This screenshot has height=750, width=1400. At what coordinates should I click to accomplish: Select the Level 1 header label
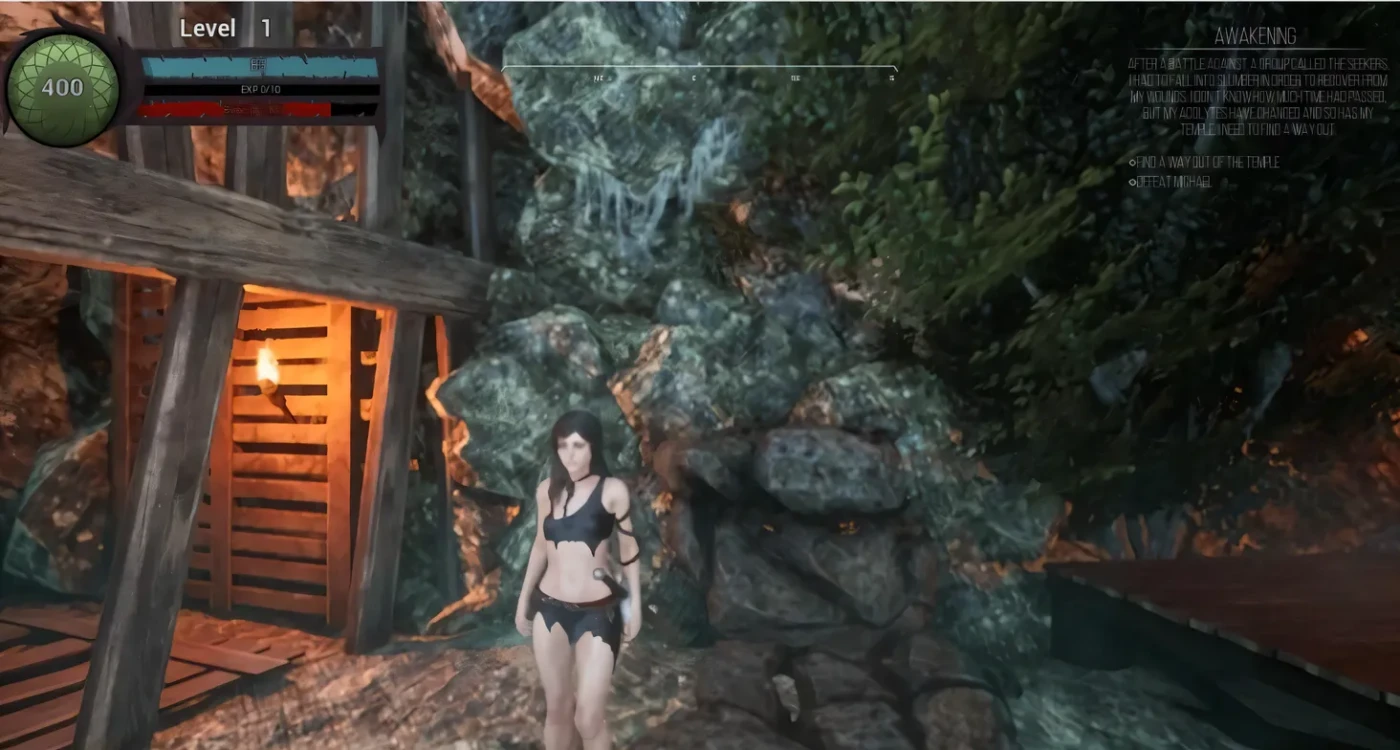208,28
